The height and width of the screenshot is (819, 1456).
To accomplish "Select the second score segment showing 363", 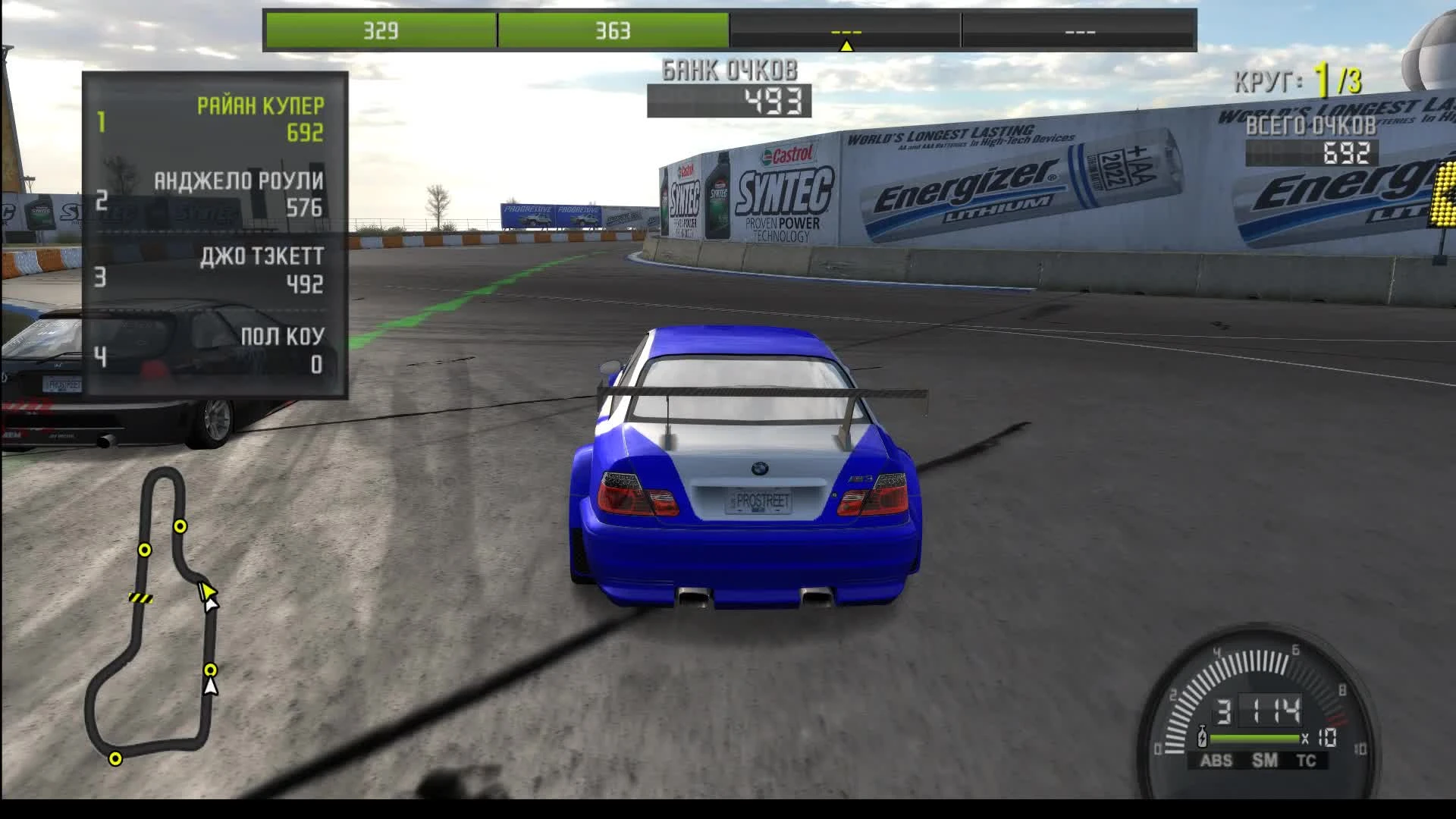I will [x=614, y=32].
